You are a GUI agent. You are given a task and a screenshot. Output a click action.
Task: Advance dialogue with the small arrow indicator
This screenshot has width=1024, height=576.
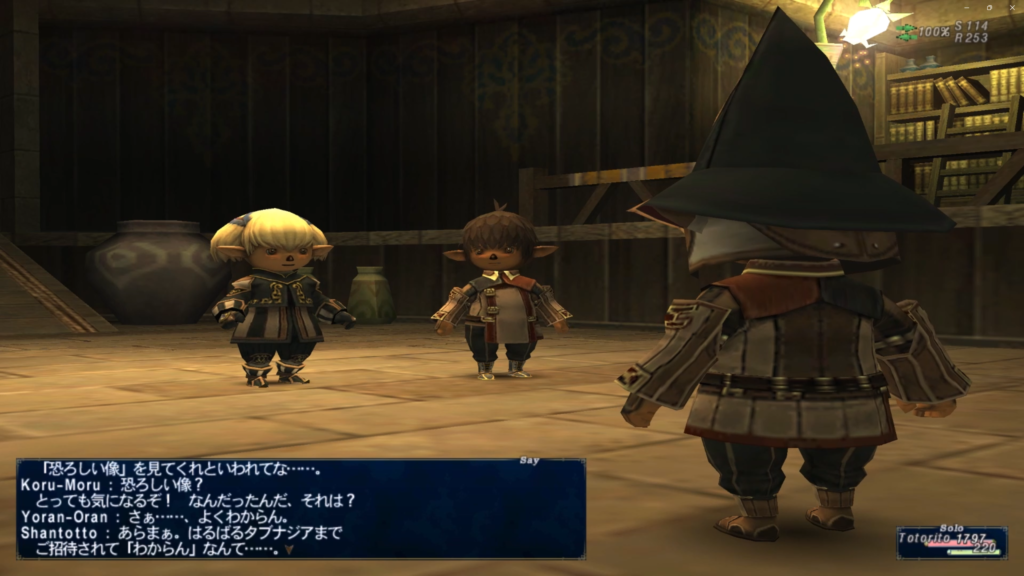pyautogui.click(x=289, y=549)
